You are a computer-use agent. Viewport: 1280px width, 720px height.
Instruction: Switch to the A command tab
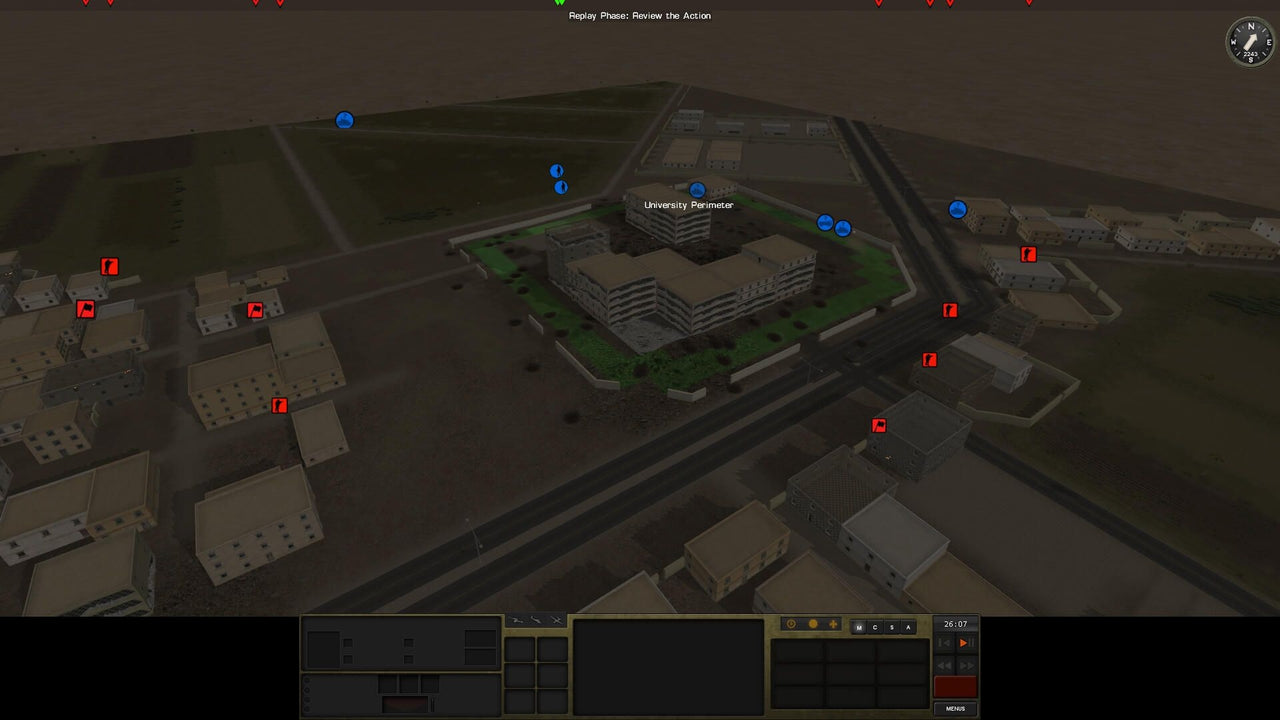coord(908,627)
